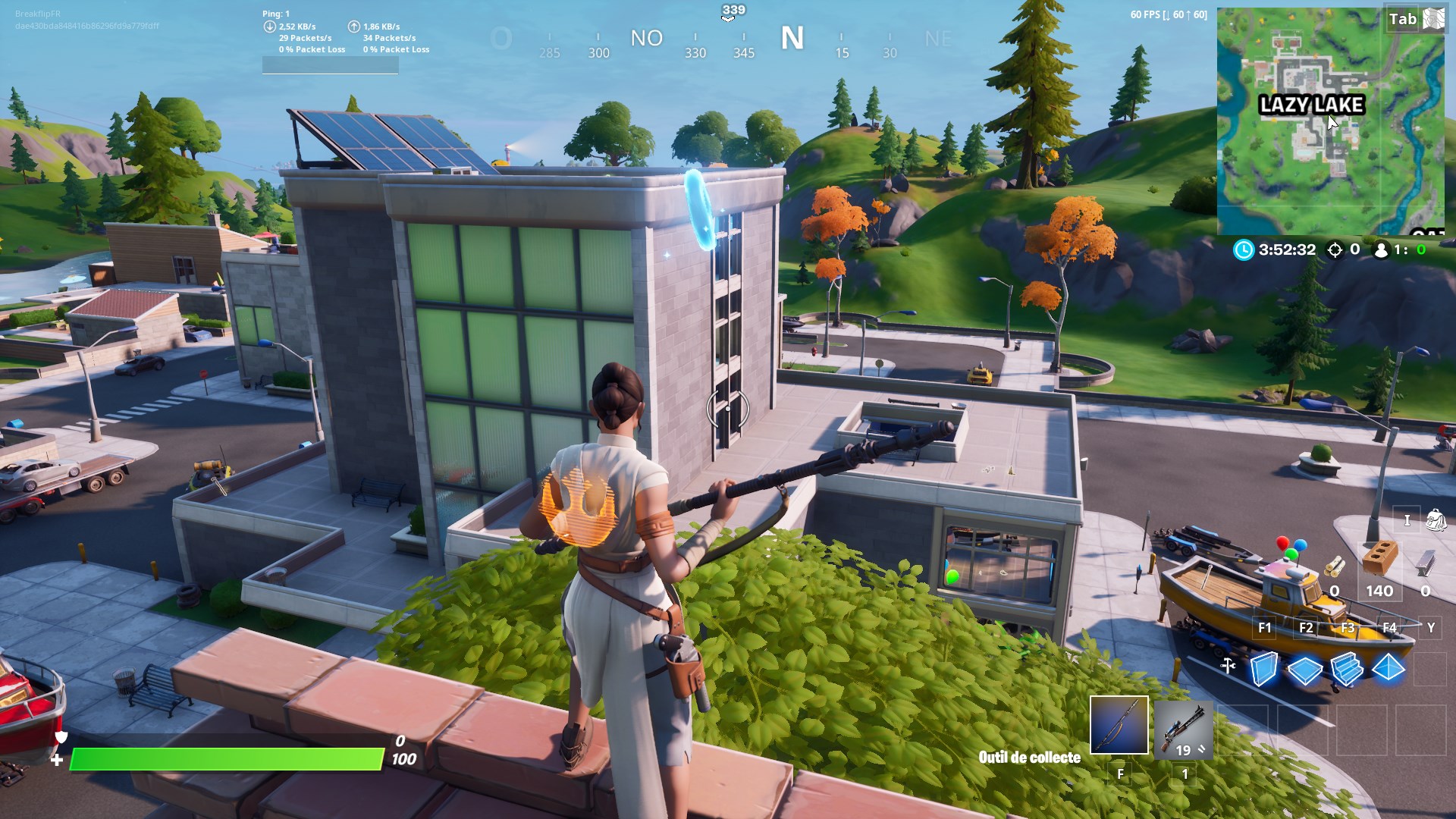
Task: Select the floor build piece icon
Action: click(x=1306, y=669)
